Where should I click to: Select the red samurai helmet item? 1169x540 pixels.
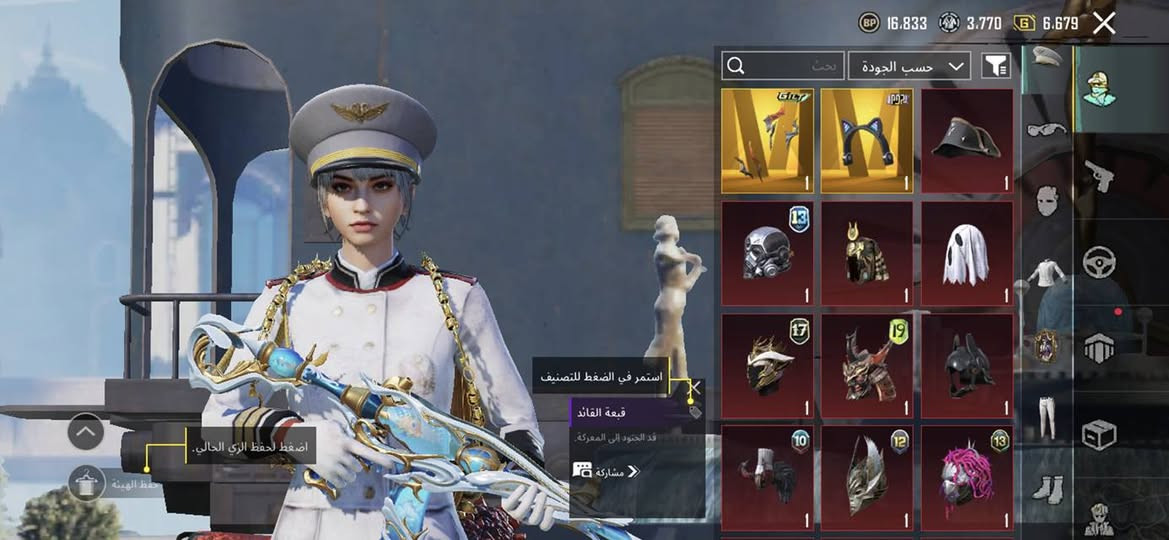click(x=867, y=366)
